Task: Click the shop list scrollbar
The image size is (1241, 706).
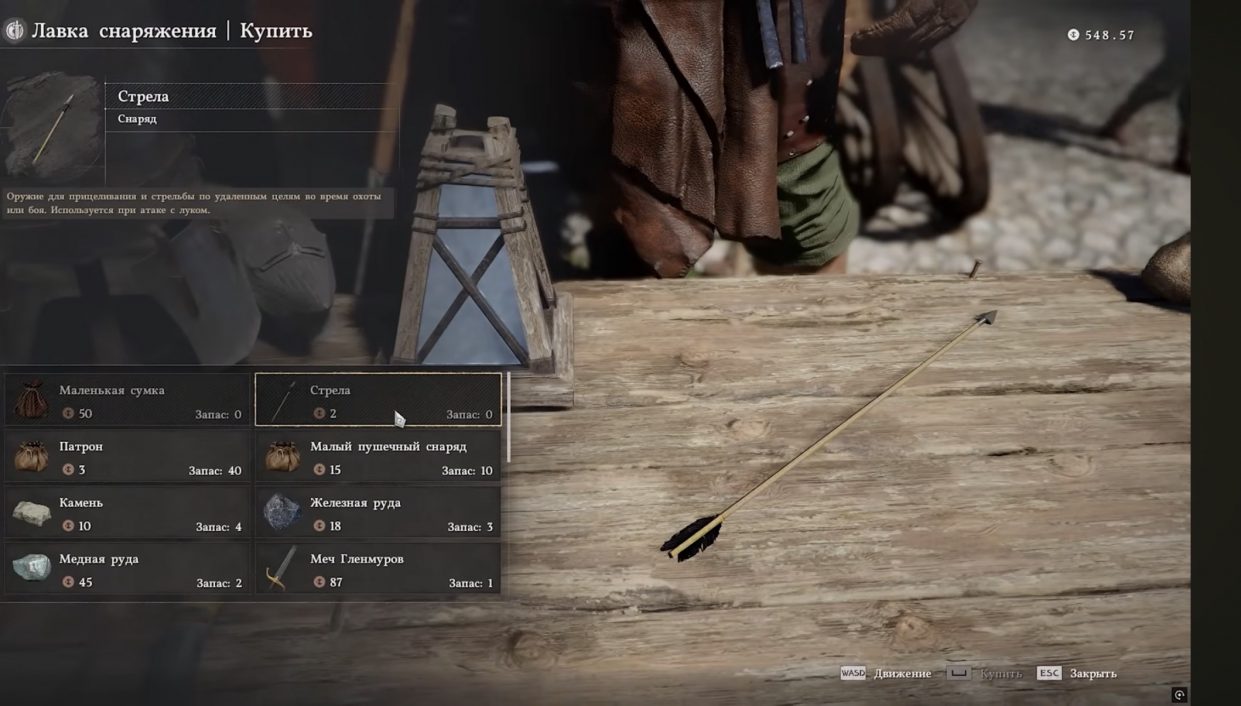Action: tap(509, 418)
